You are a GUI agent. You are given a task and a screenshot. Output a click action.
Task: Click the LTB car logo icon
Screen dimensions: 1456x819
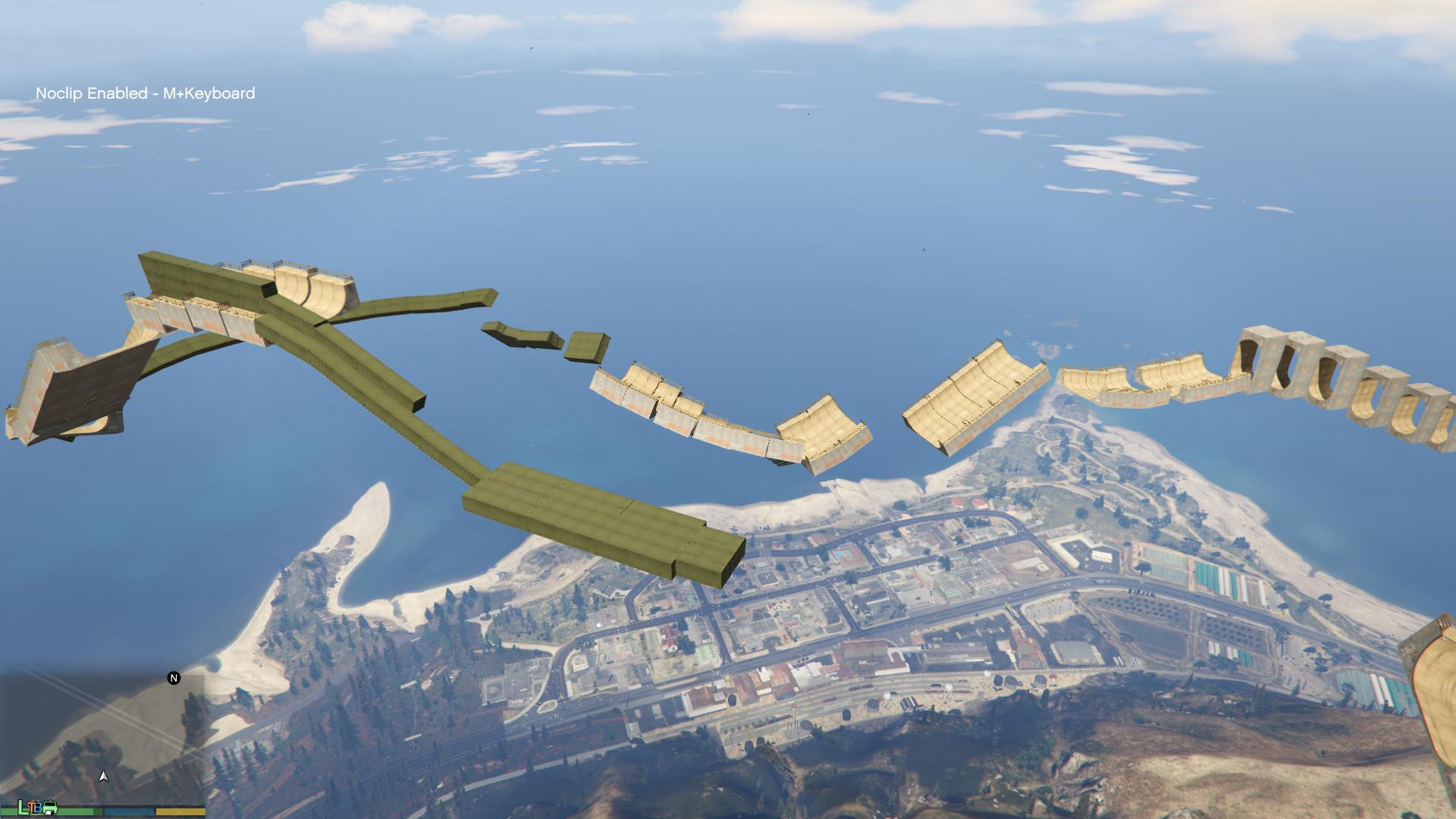click(39, 808)
